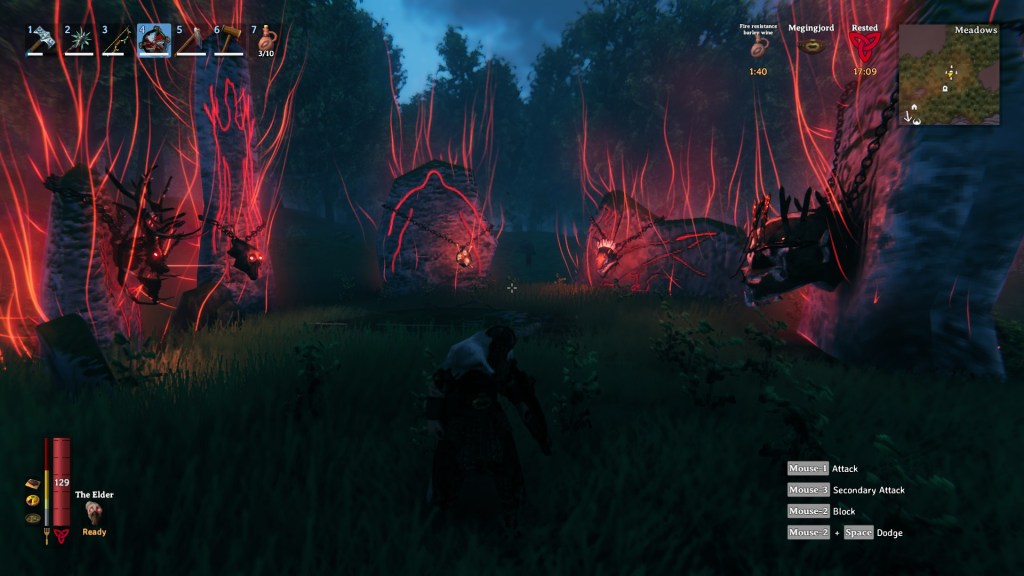The image size is (1024, 576).
Task: Click the highlighted round shield in slot 4
Action: 154,40
